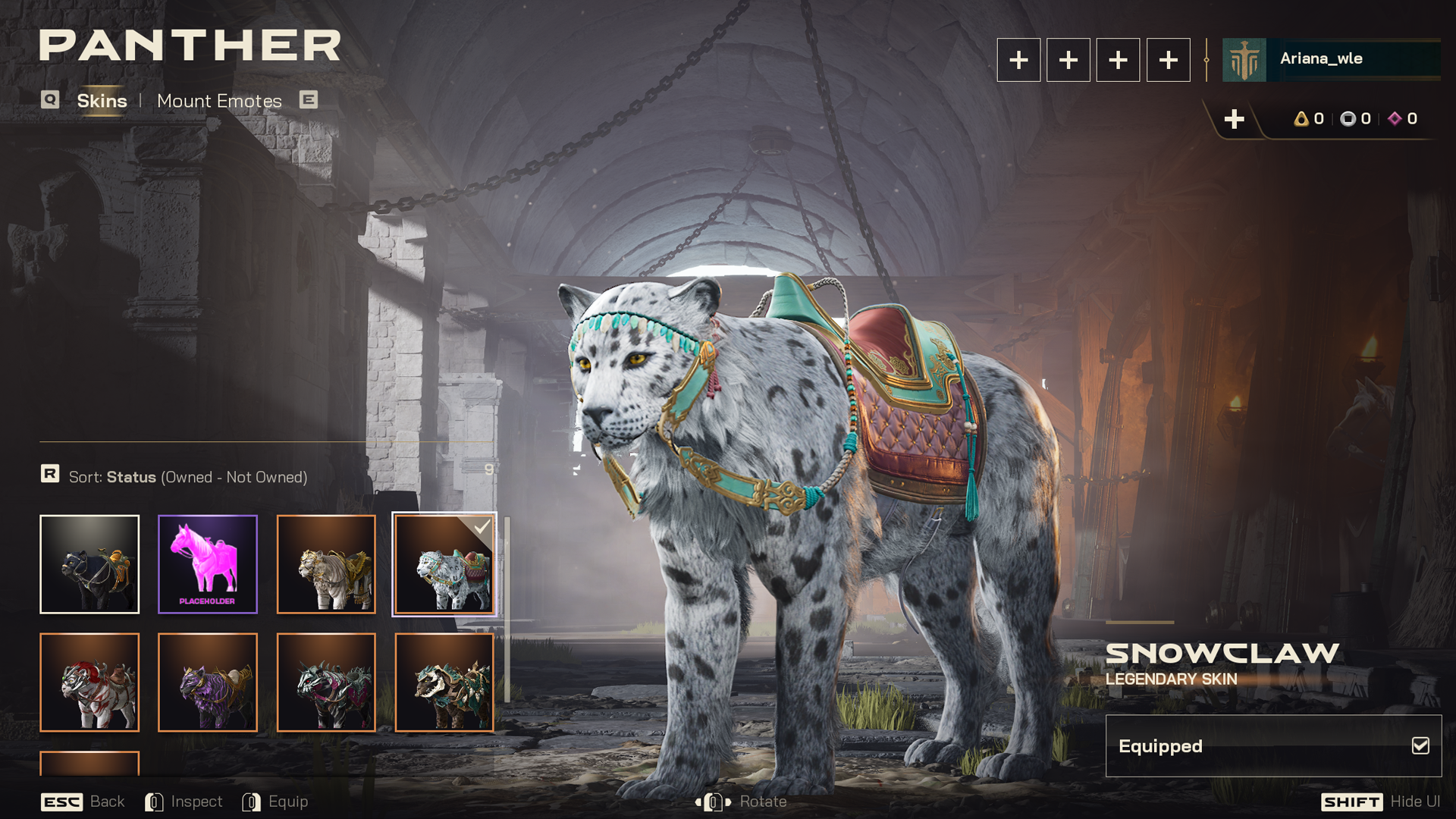
Task: Hide UI using the bottom-right option
Action: pyautogui.click(x=1380, y=802)
